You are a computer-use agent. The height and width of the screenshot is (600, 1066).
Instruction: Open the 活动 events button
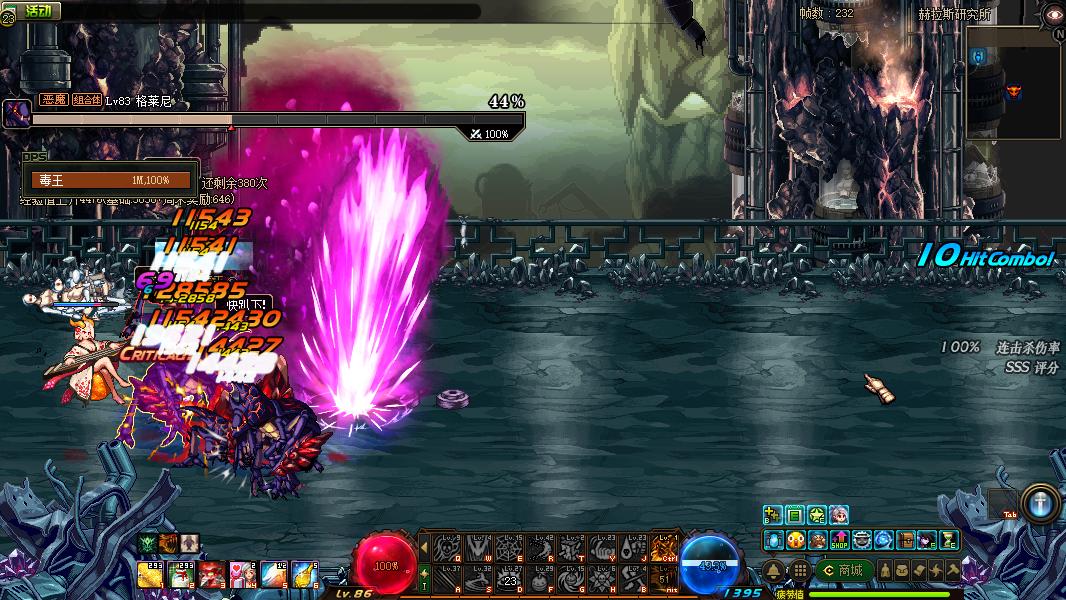pyautogui.click(x=38, y=11)
